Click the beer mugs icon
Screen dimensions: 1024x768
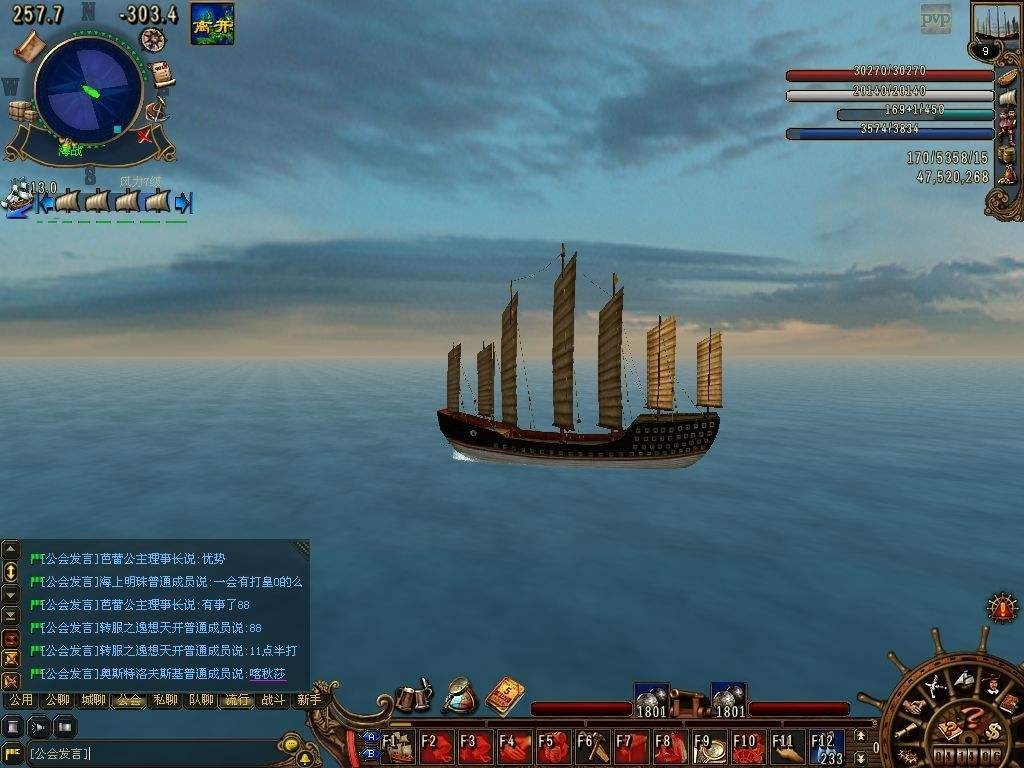[413, 695]
